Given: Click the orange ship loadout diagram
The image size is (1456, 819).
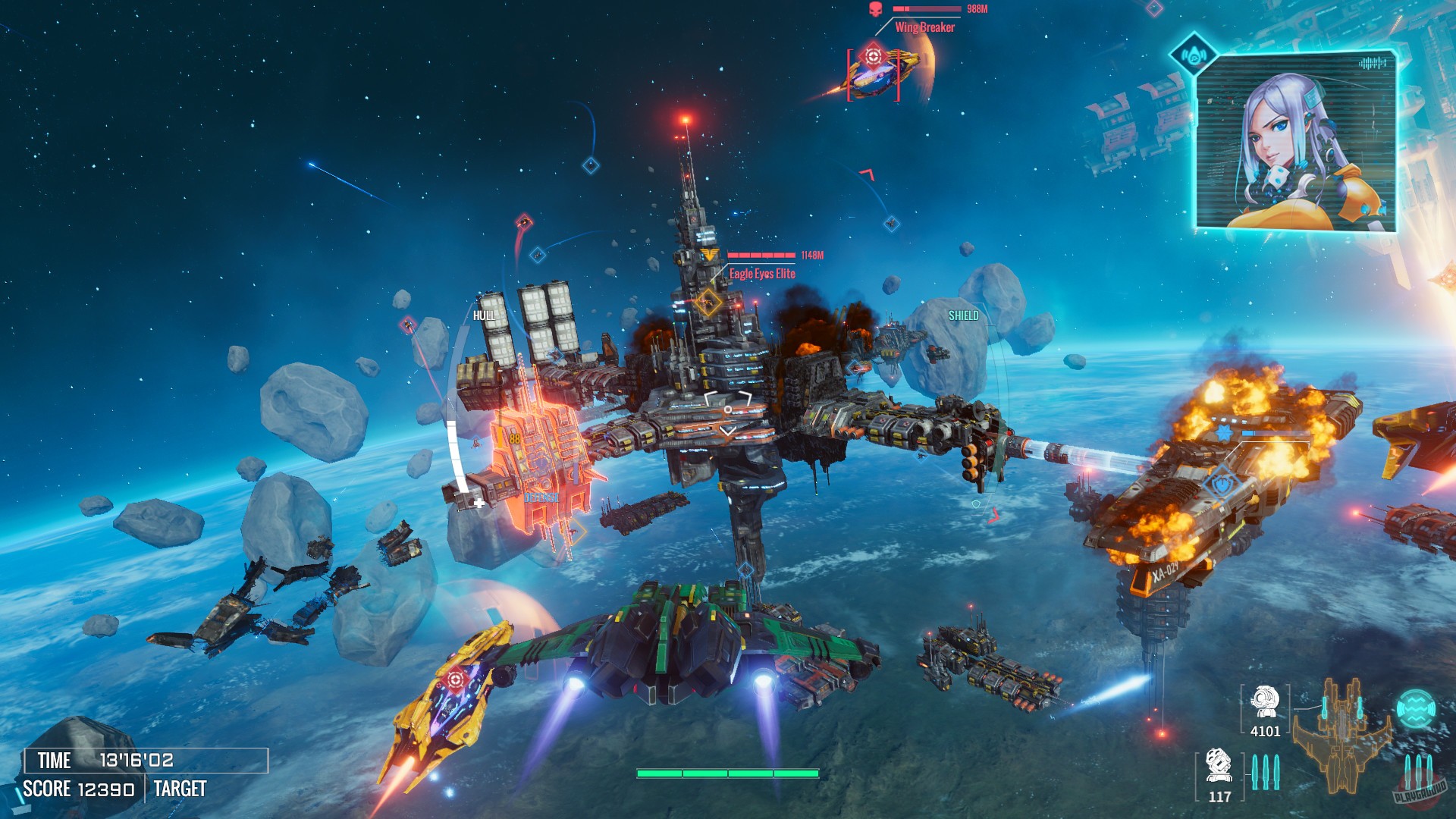Looking at the screenshot, I should [1342, 734].
